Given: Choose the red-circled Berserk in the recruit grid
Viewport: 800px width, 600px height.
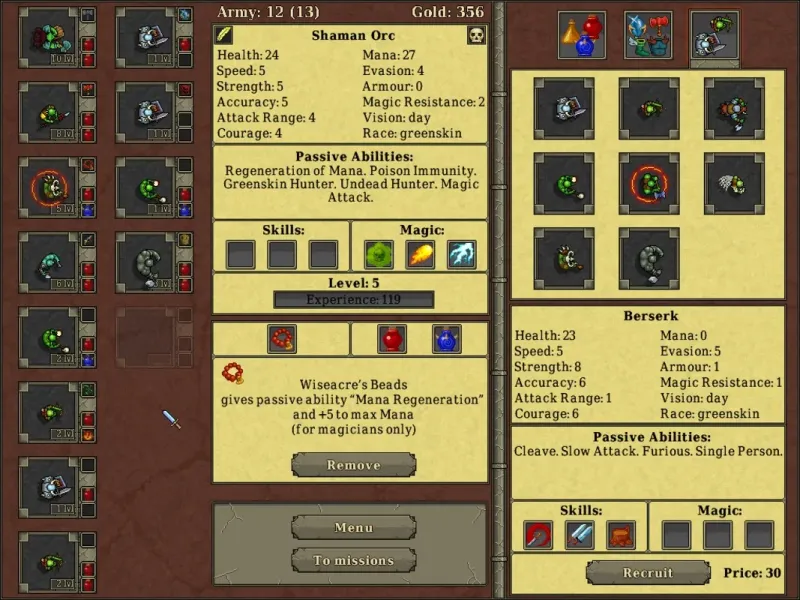Looking at the screenshot, I should (649, 182).
